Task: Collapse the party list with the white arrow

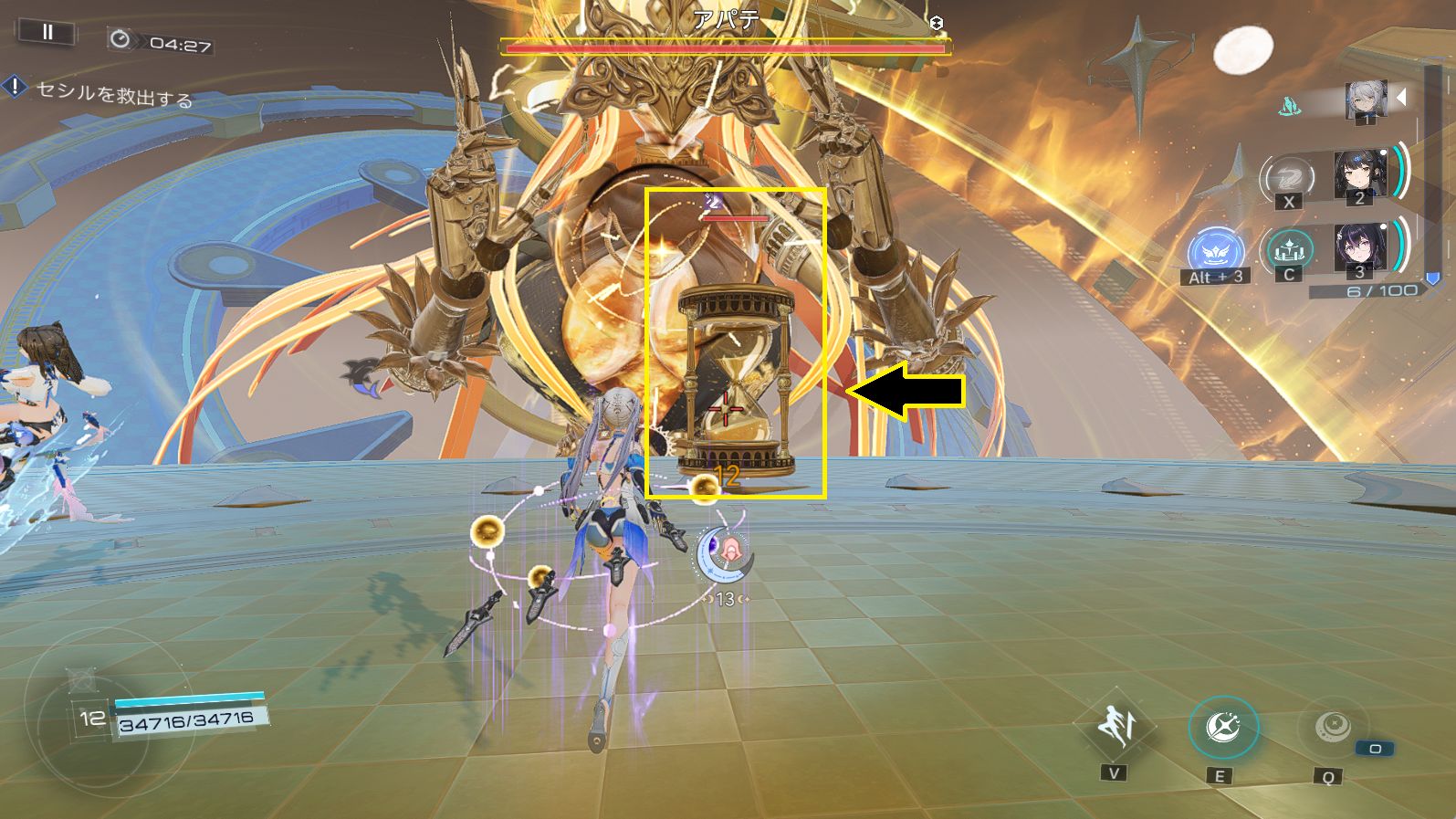Action: tap(1402, 97)
